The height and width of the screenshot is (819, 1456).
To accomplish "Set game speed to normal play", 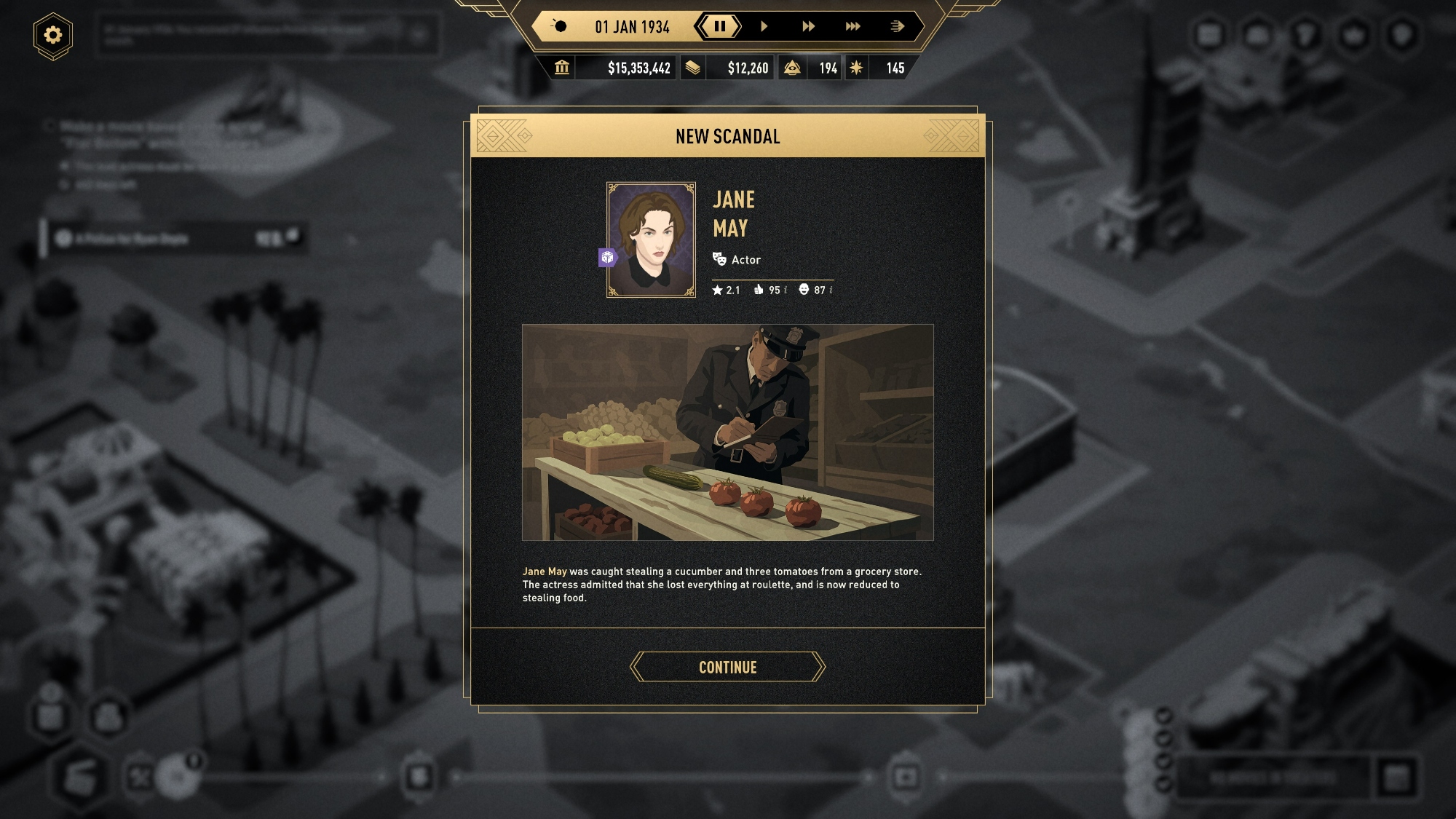I will (764, 27).
